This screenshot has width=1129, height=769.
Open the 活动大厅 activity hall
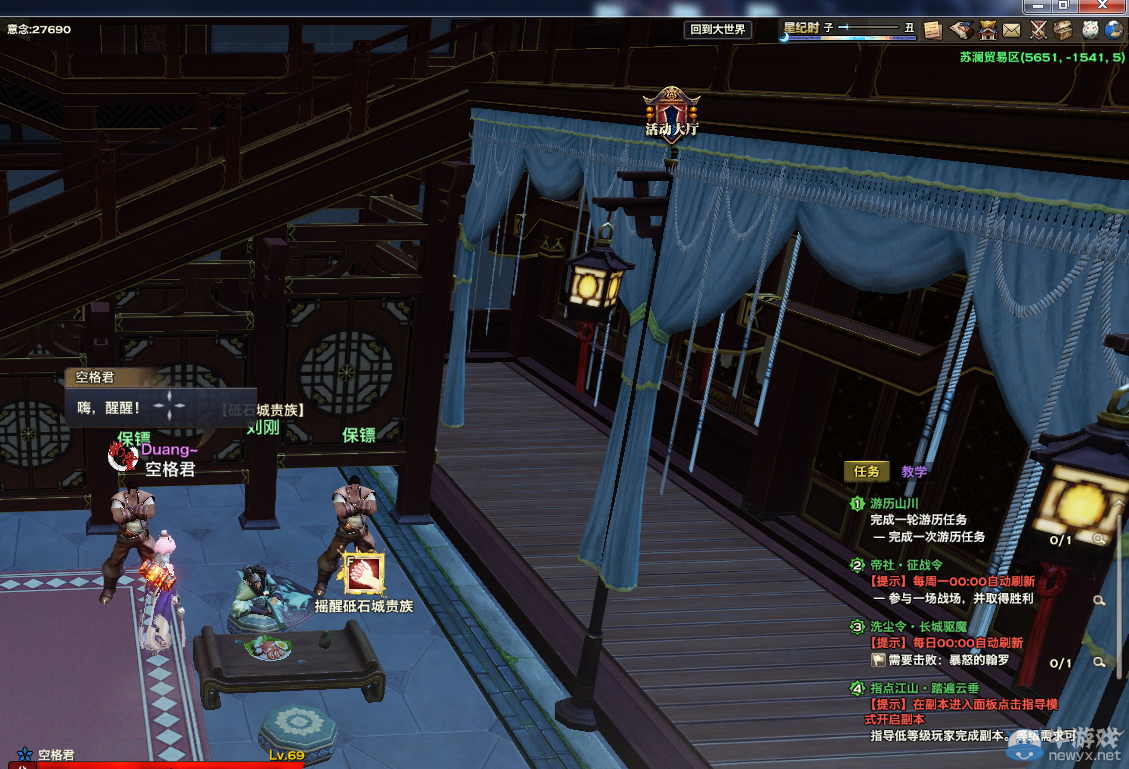pyautogui.click(x=671, y=111)
